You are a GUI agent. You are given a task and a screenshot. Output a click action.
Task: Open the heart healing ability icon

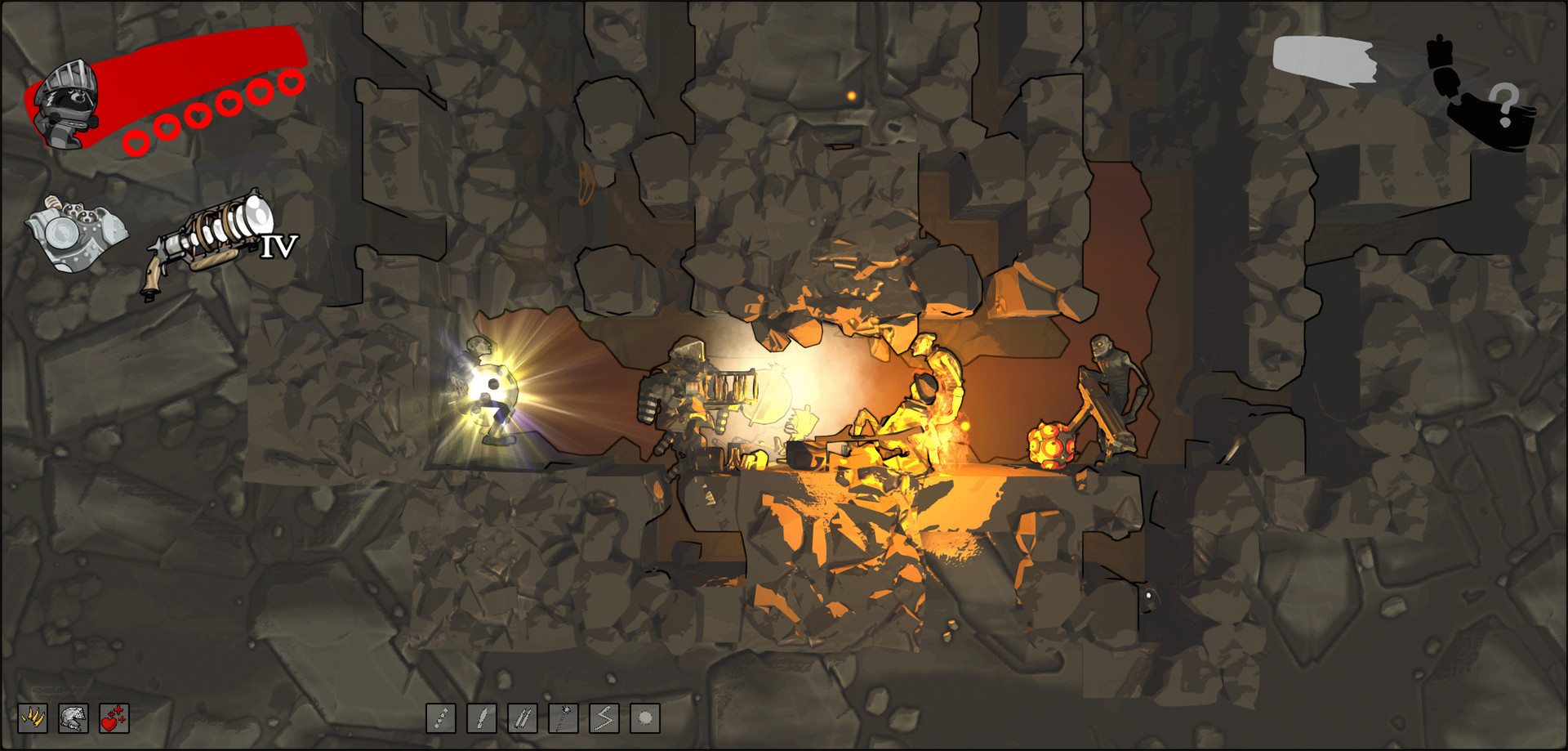114,718
